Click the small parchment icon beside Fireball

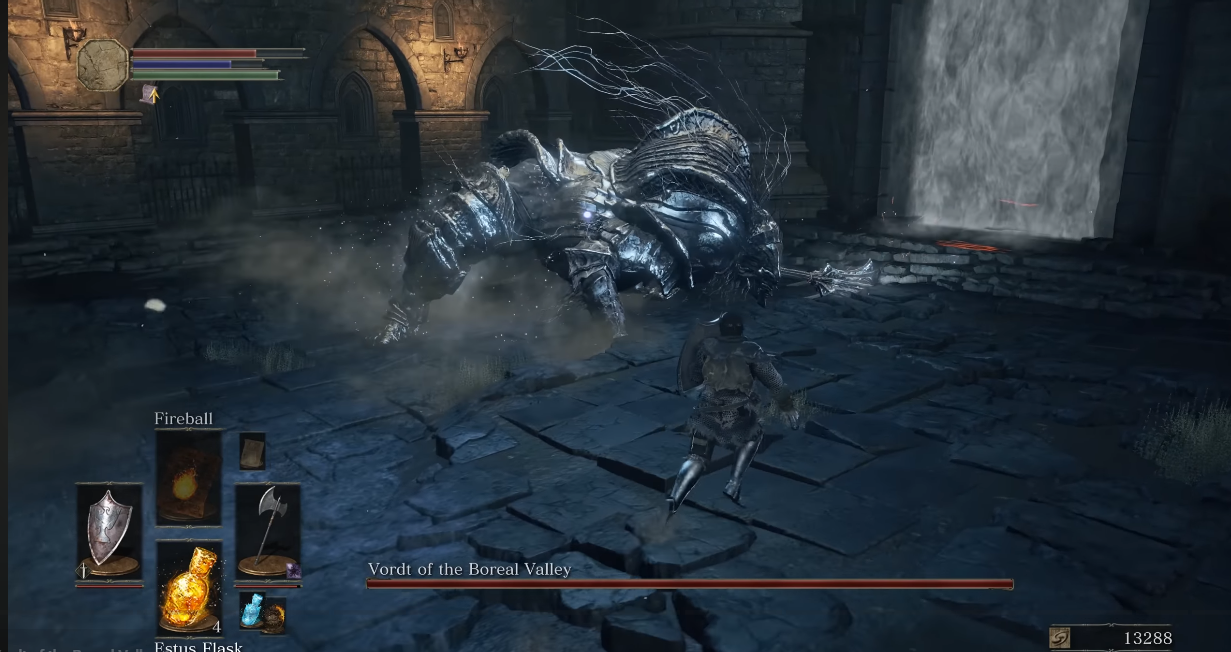click(x=252, y=451)
